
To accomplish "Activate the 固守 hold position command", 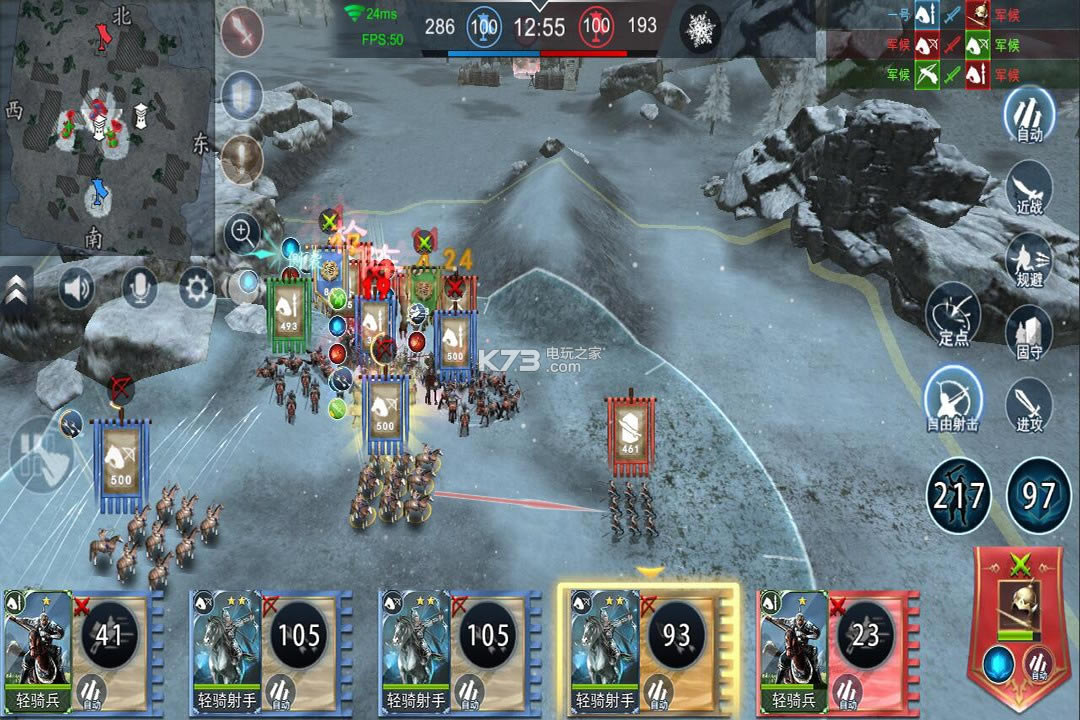I will coord(1029,333).
